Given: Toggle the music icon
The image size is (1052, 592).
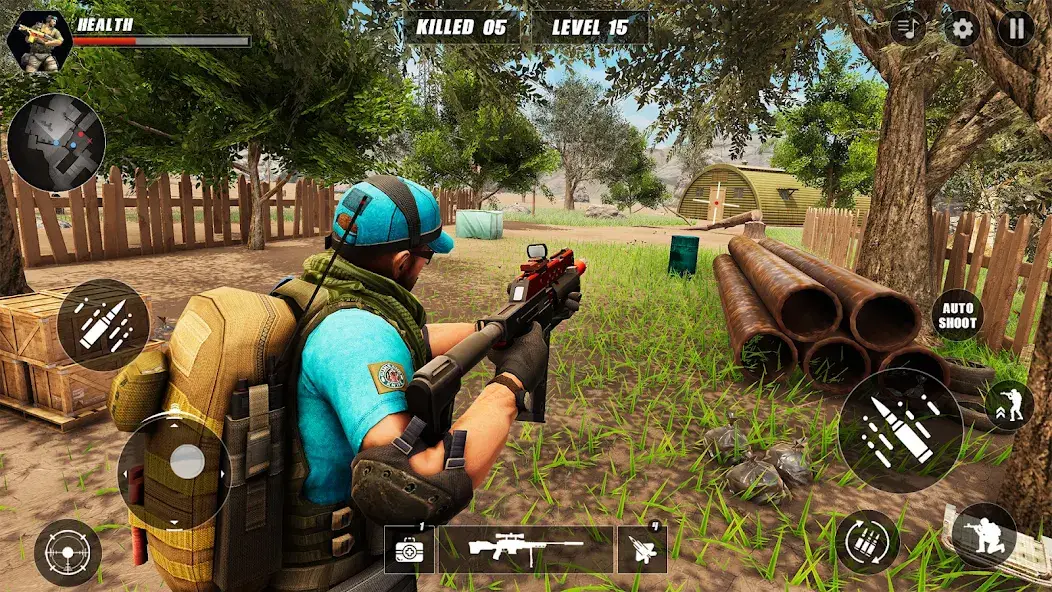Looking at the screenshot, I should point(908,28).
